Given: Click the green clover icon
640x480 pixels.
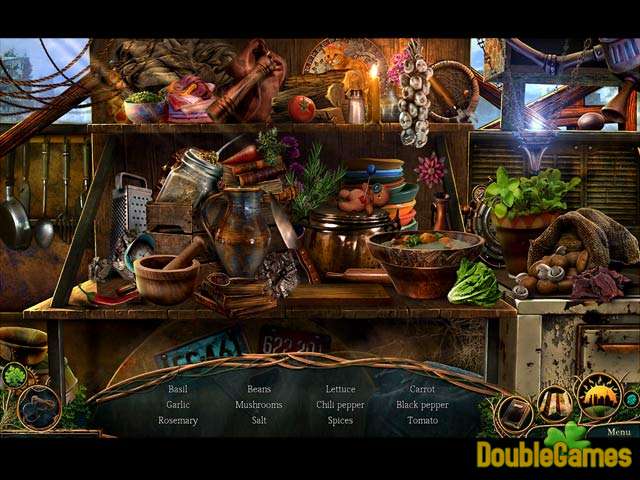Looking at the screenshot, I should click(x=15, y=376).
